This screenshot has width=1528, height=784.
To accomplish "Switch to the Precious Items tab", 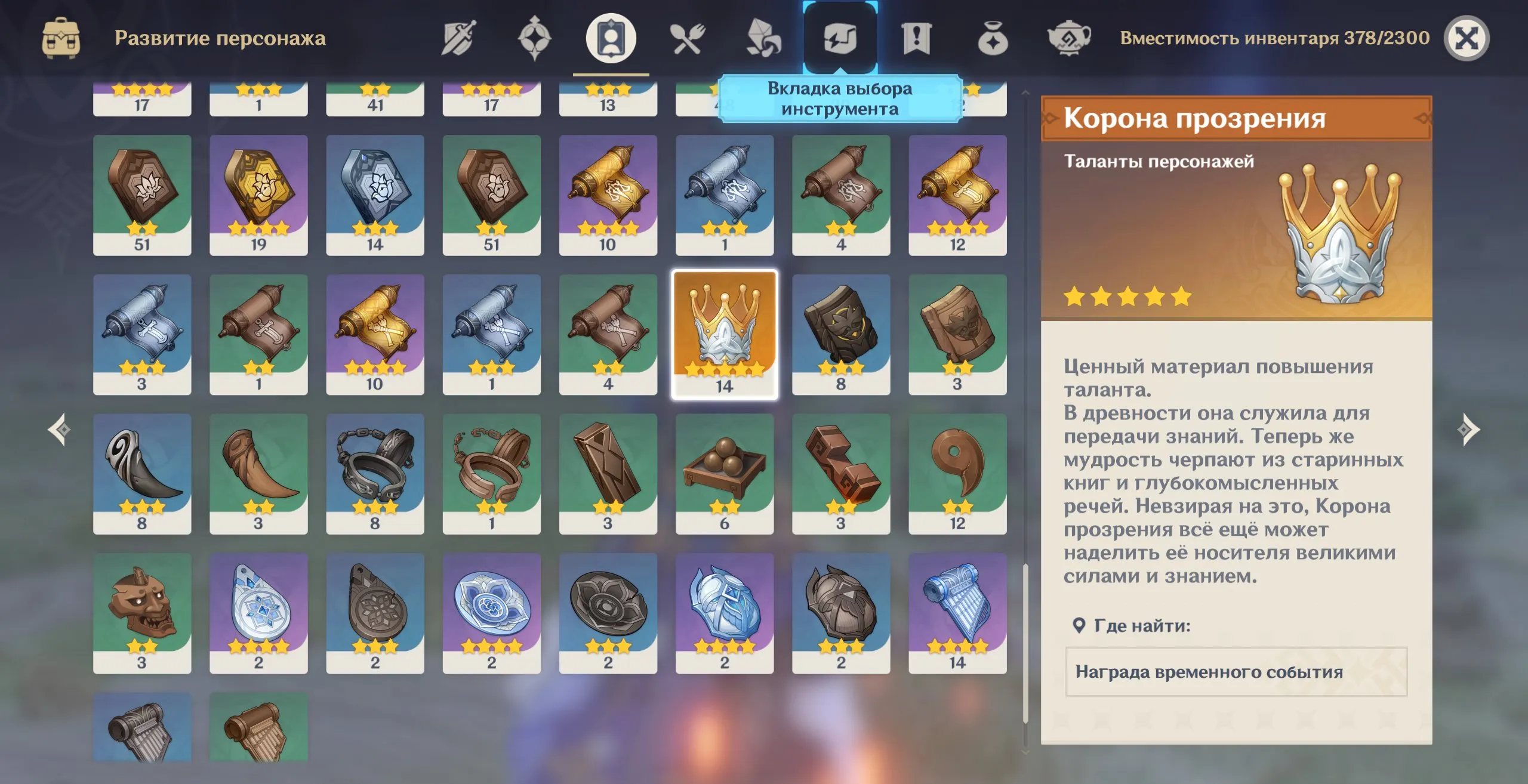I will click(993, 39).
